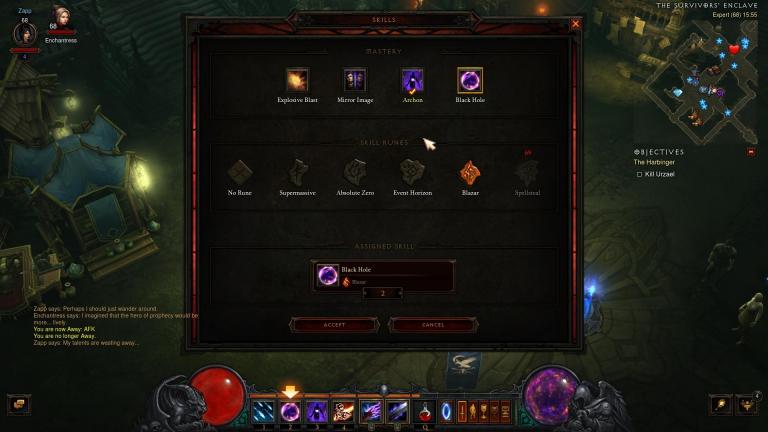Use the red health potion slot
This screenshot has height=432, width=768.
click(x=427, y=410)
